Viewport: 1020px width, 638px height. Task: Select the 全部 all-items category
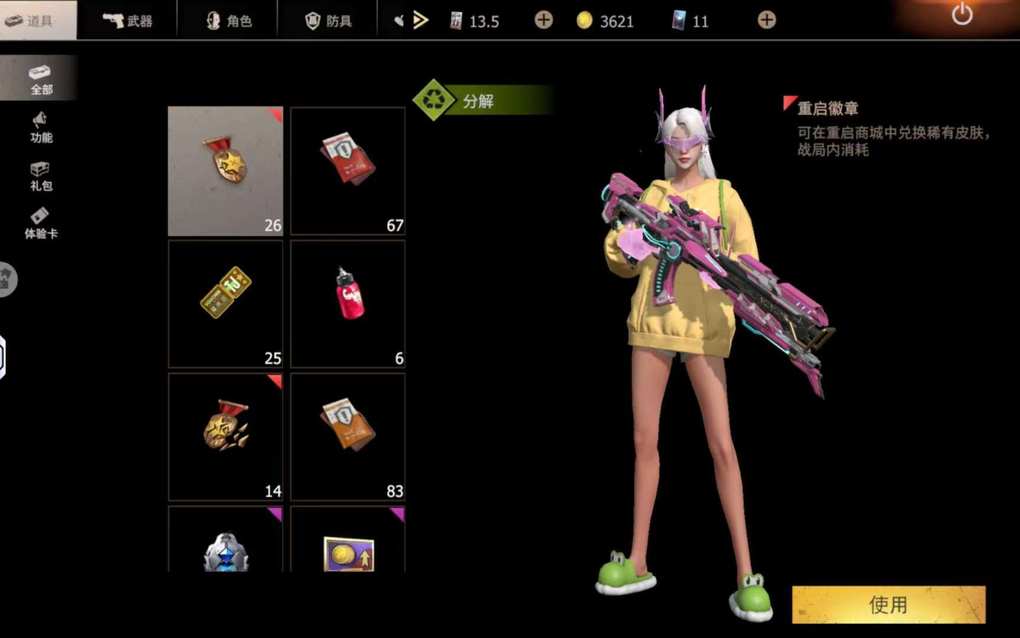(40, 78)
